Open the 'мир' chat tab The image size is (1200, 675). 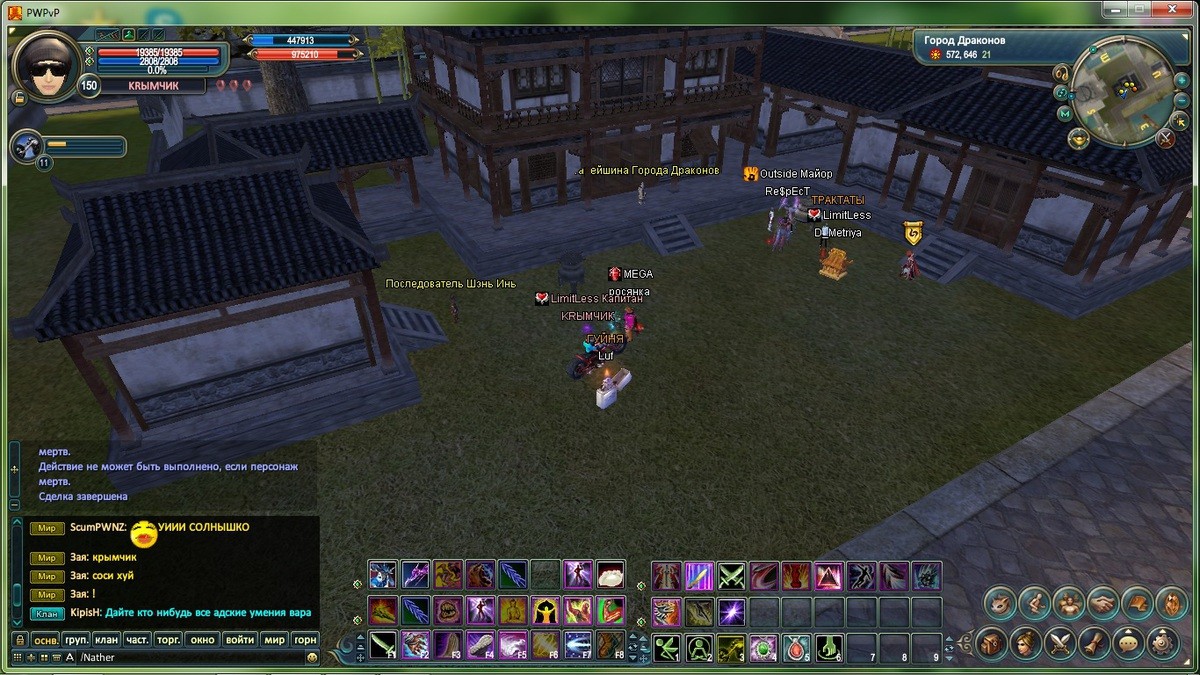click(x=274, y=639)
